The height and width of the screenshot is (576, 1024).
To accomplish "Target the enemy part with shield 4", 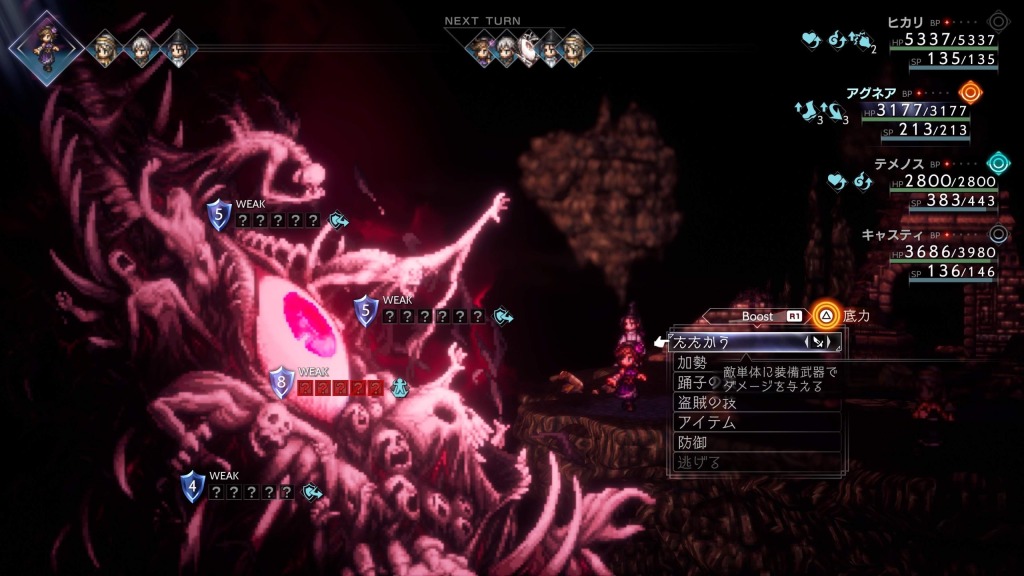I will [194, 488].
